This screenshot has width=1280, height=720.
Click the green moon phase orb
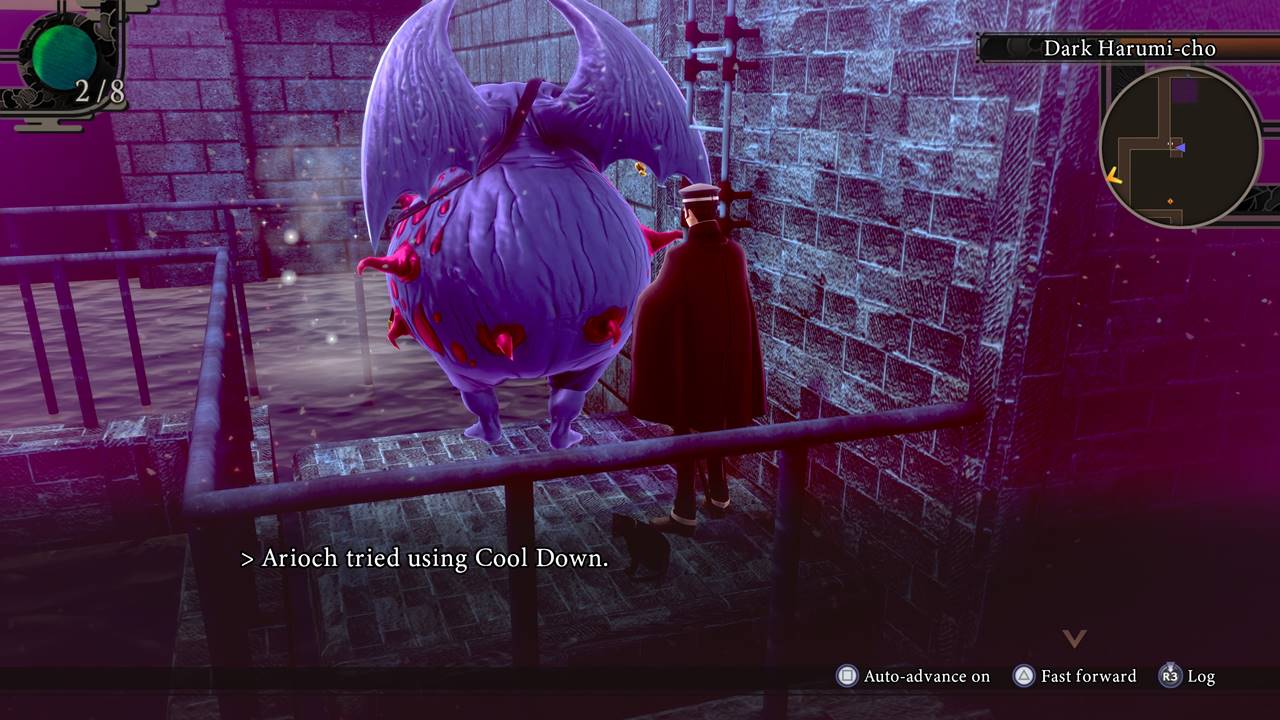[x=64, y=56]
